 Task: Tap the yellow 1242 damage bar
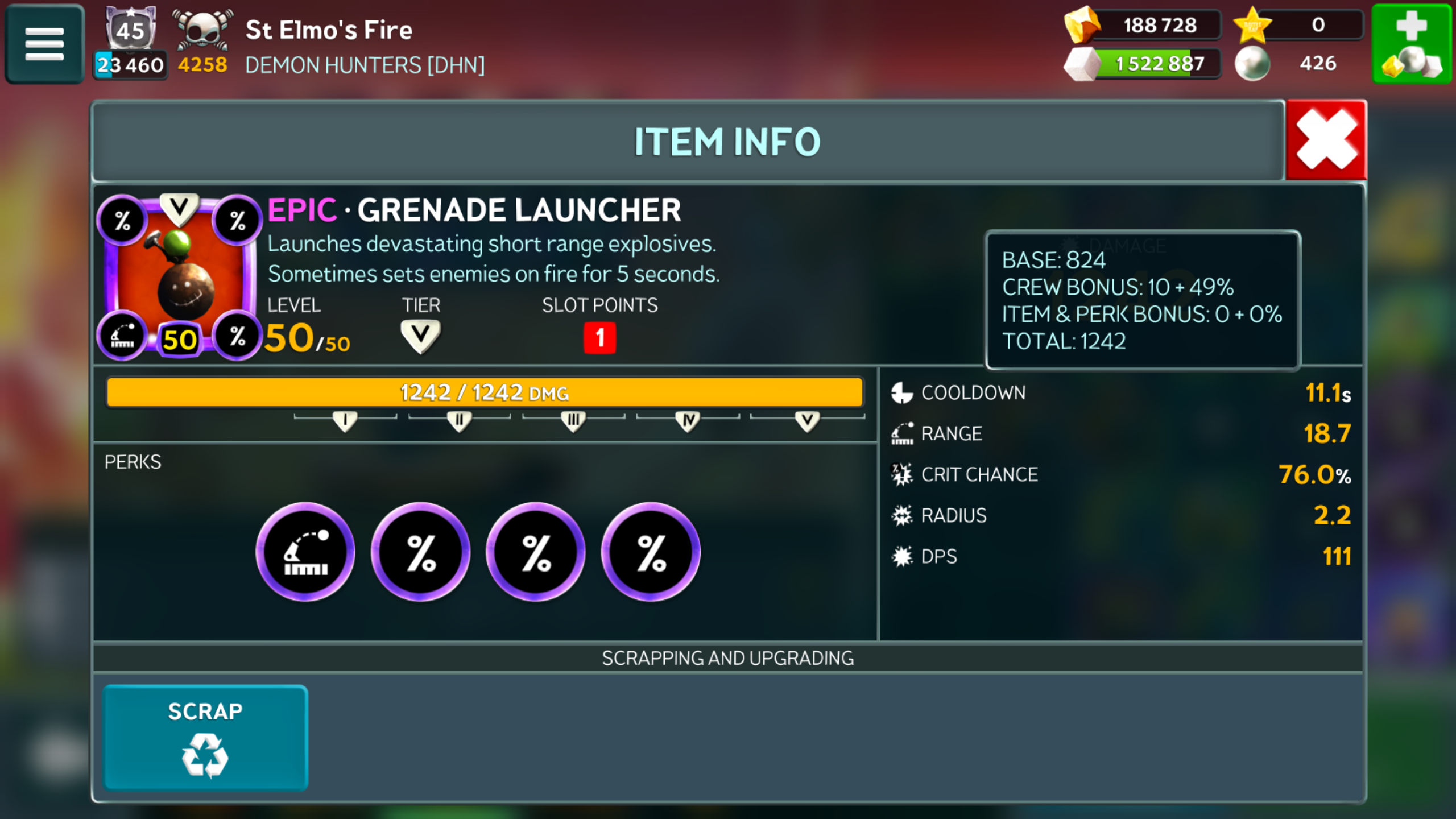pos(485,392)
